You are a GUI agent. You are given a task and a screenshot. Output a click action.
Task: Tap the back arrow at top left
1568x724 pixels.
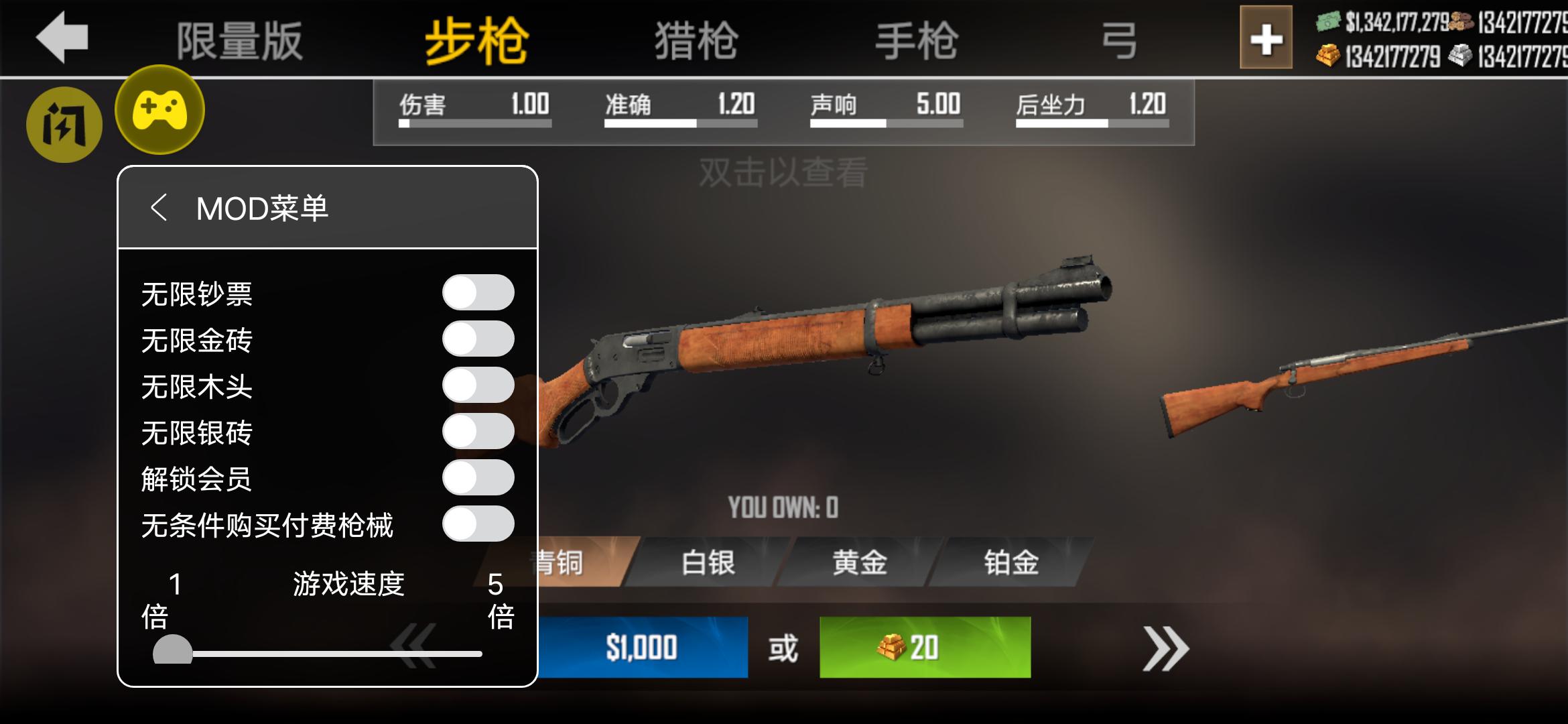[59, 38]
